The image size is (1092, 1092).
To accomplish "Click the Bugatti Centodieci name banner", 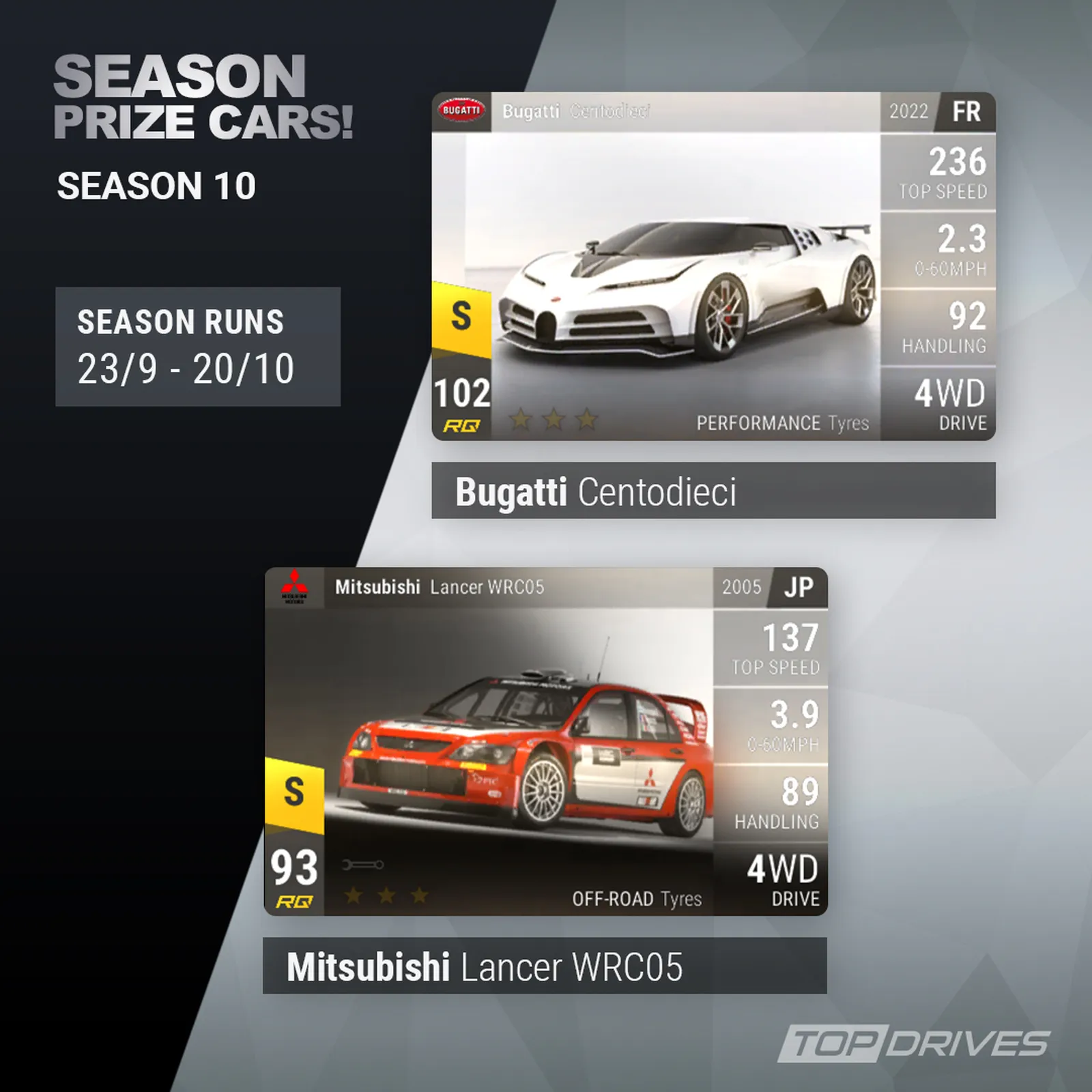I will 713,491.
